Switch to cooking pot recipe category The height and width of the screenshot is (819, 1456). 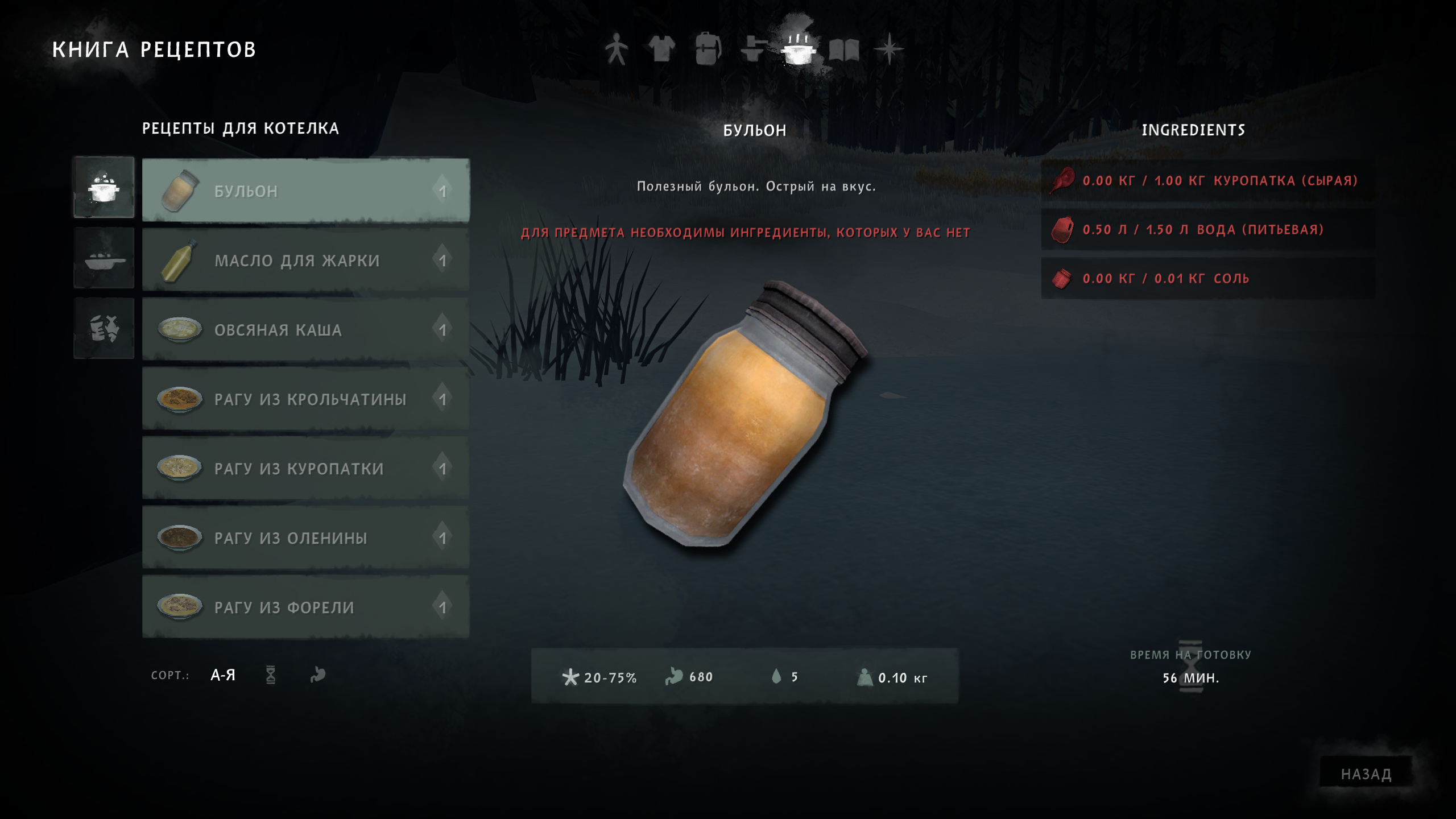click(104, 187)
